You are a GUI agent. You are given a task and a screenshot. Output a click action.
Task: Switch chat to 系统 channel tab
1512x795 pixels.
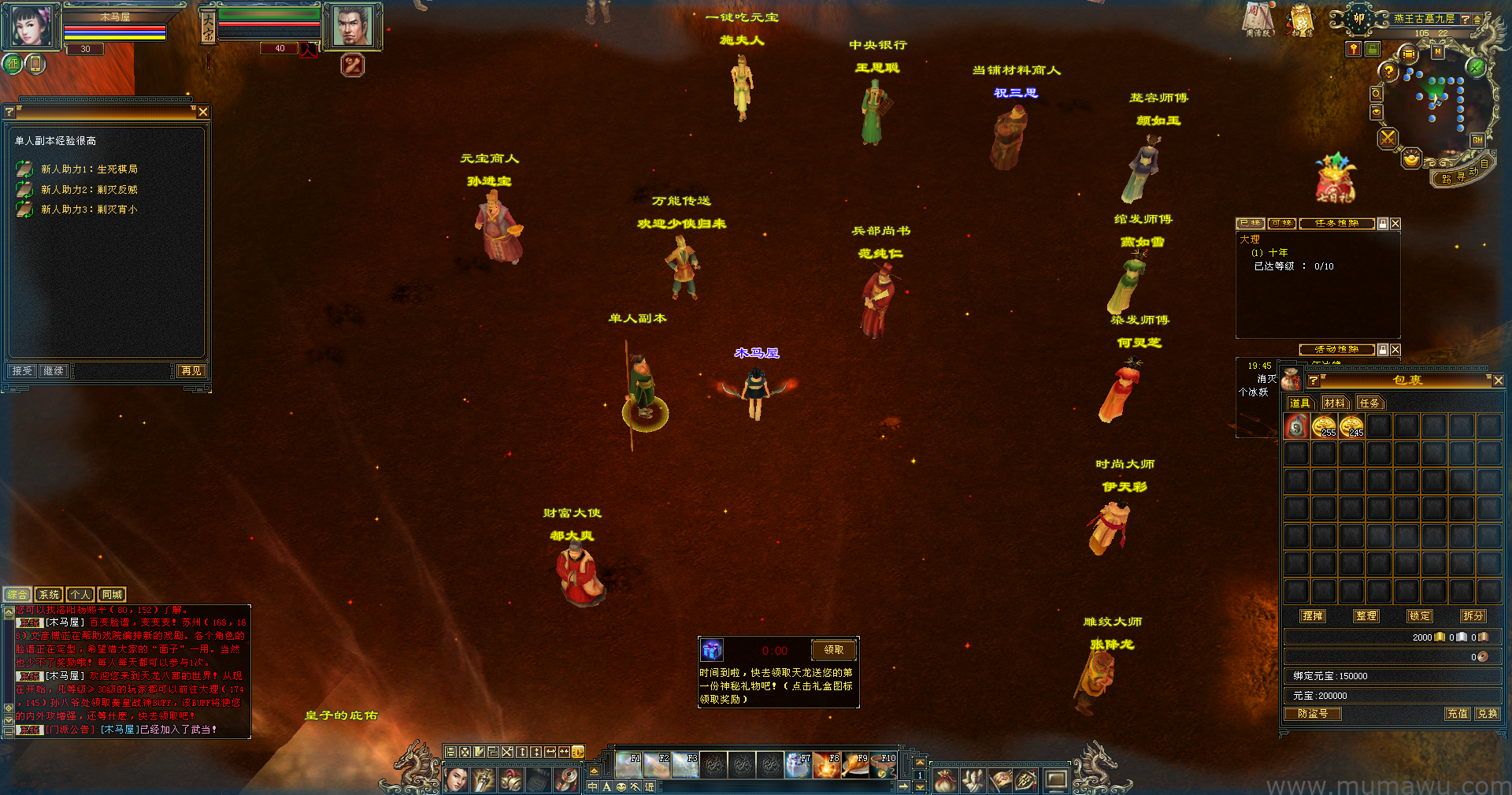click(x=49, y=595)
